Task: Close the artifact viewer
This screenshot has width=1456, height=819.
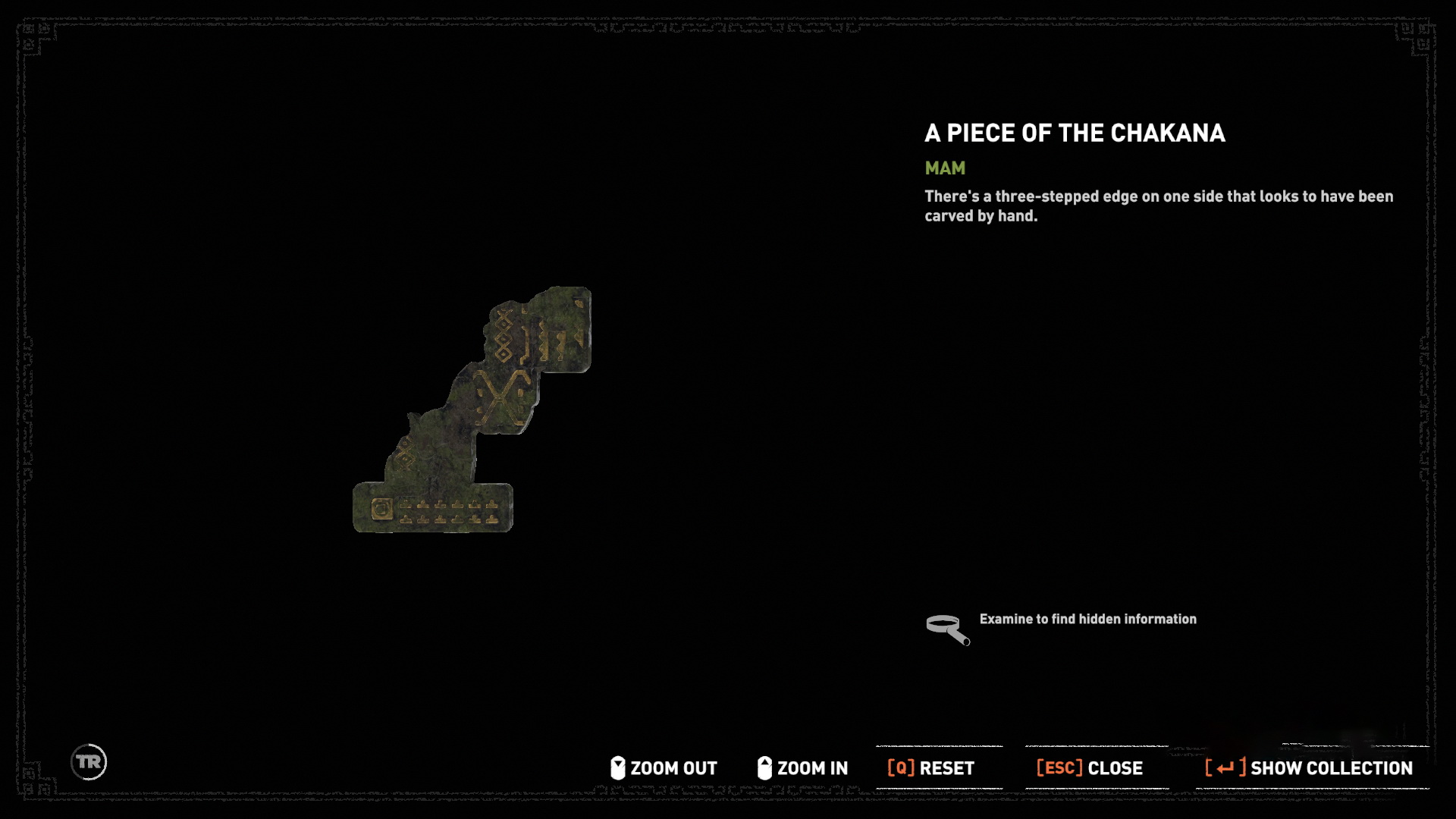Action: tap(1090, 768)
